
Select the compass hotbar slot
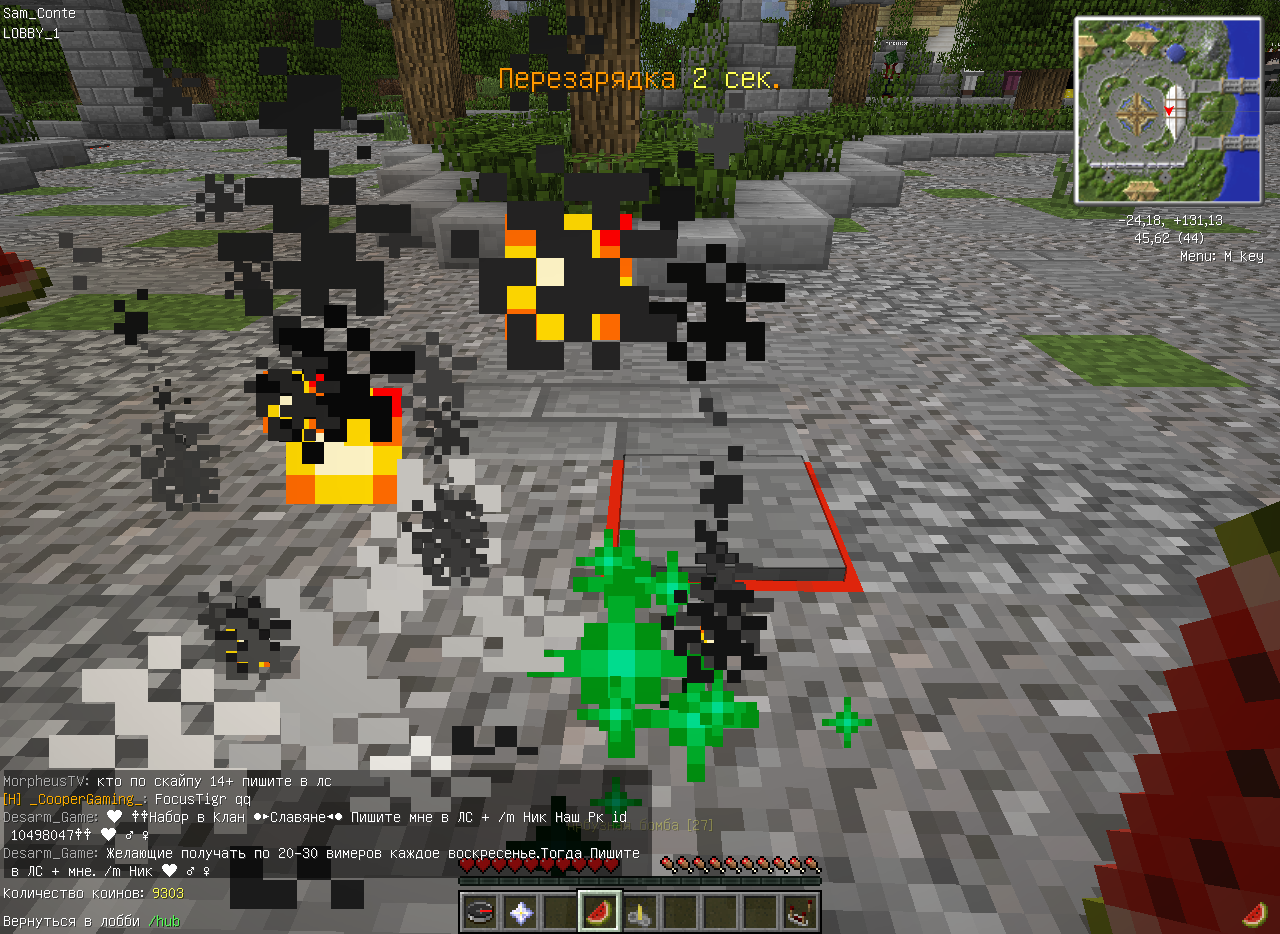point(480,911)
